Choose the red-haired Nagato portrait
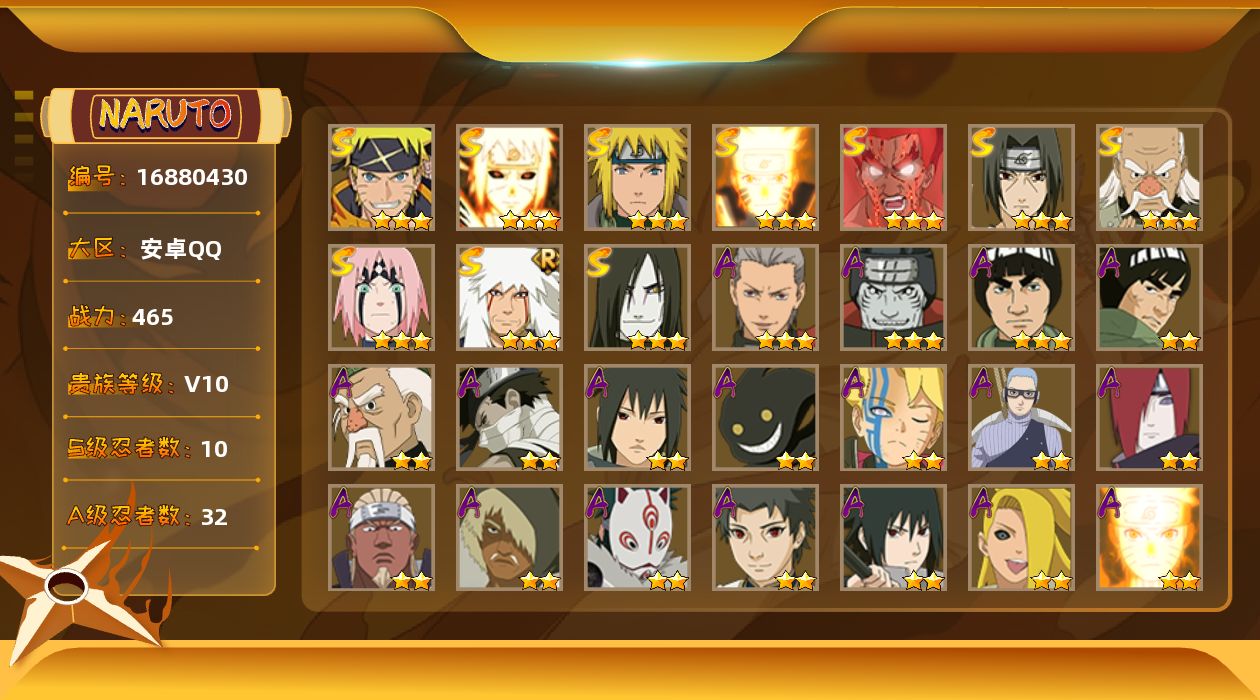 [x=1149, y=417]
